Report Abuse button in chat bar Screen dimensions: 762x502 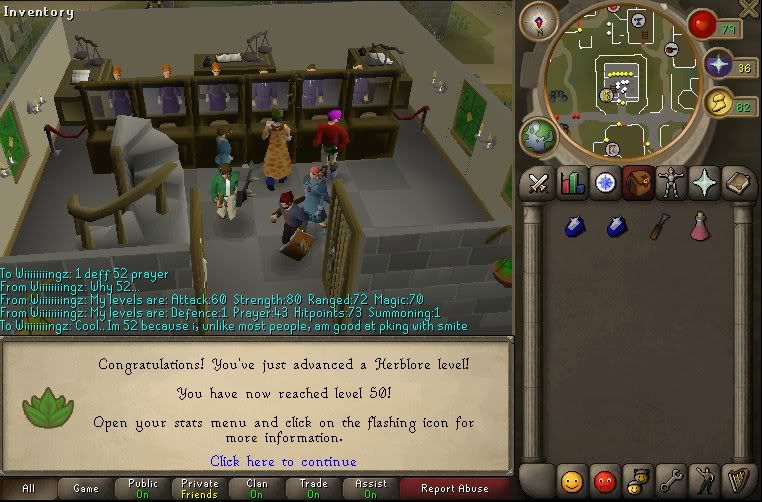coord(455,489)
